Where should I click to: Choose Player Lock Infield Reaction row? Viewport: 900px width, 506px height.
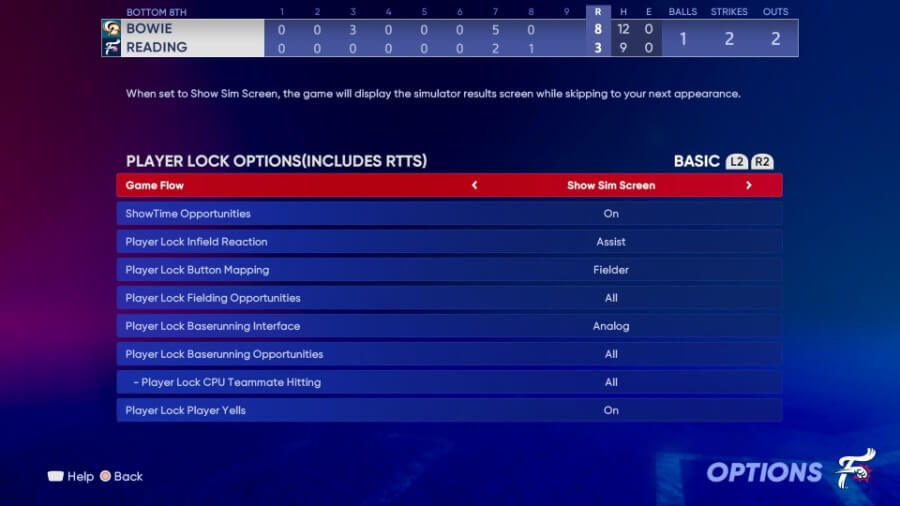tap(449, 241)
